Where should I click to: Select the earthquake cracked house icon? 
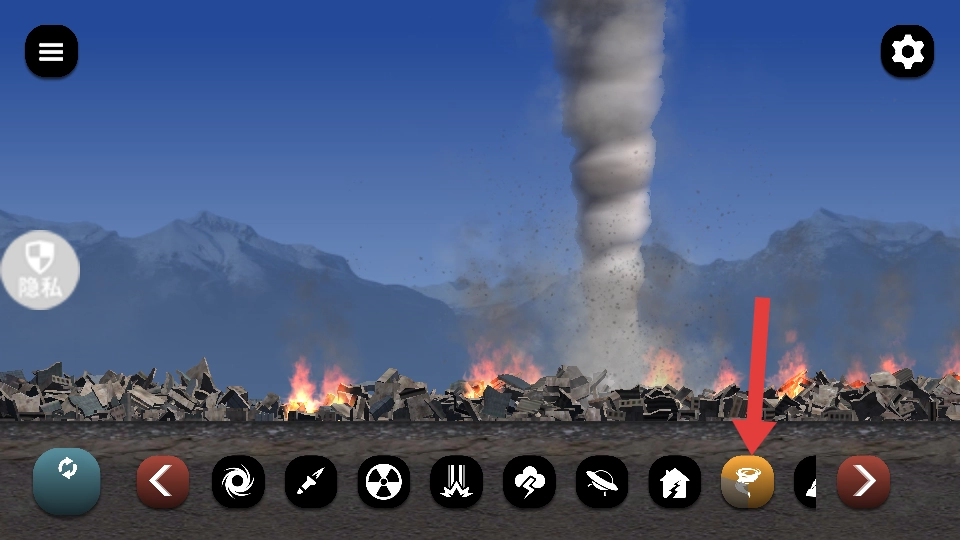coord(675,482)
